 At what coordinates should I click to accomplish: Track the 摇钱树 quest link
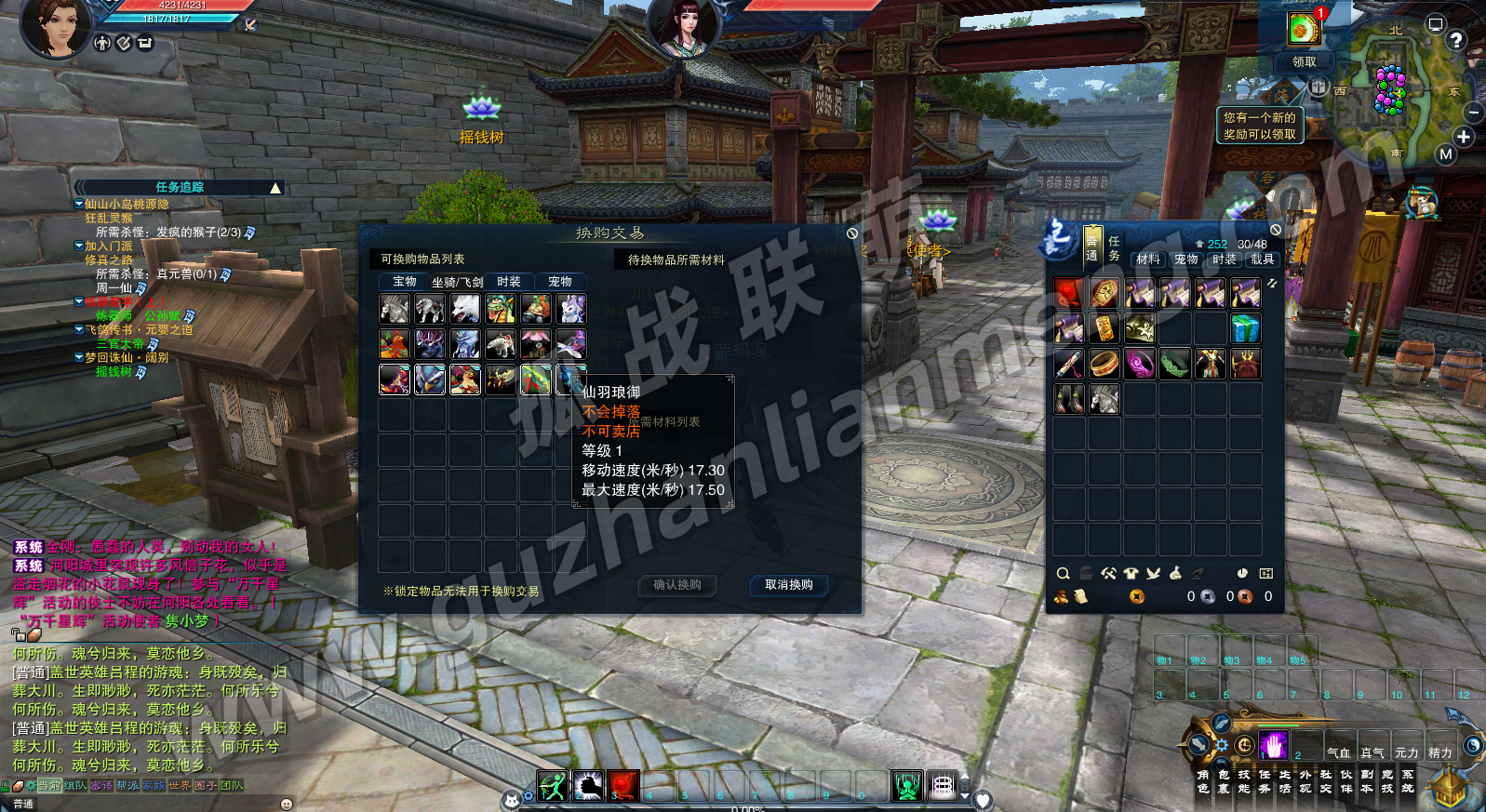[114, 372]
